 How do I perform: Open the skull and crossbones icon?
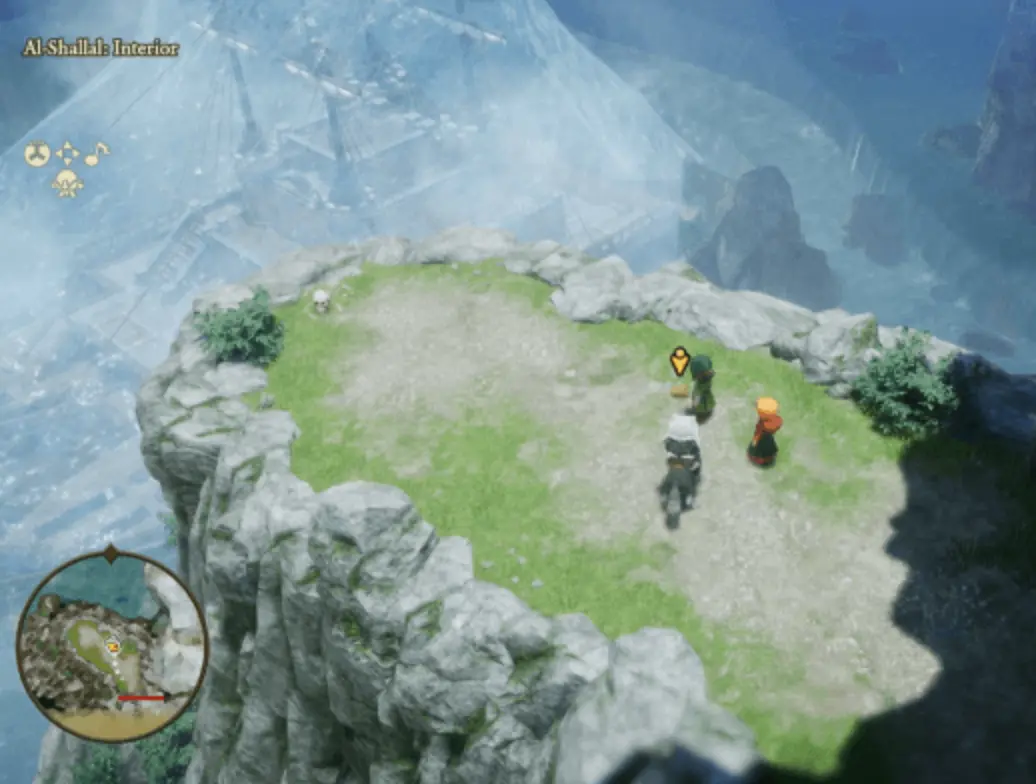[67, 182]
